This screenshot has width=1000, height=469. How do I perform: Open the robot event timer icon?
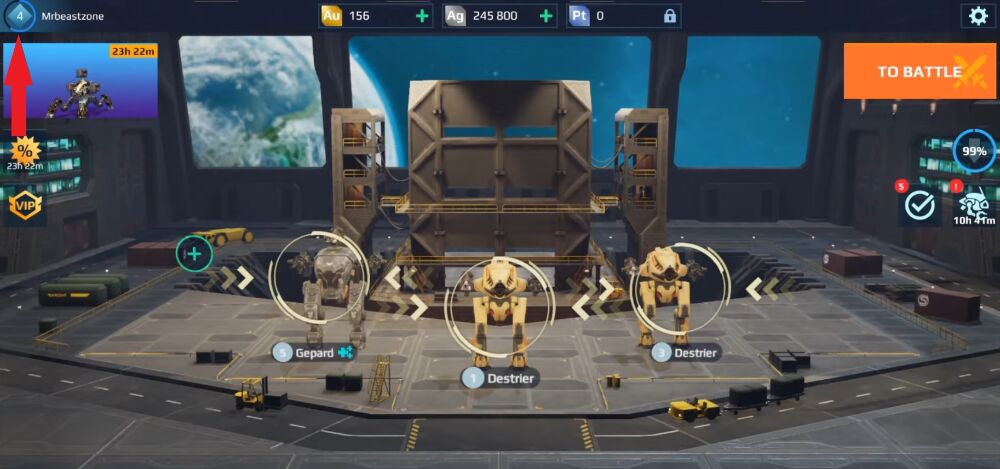point(971,207)
